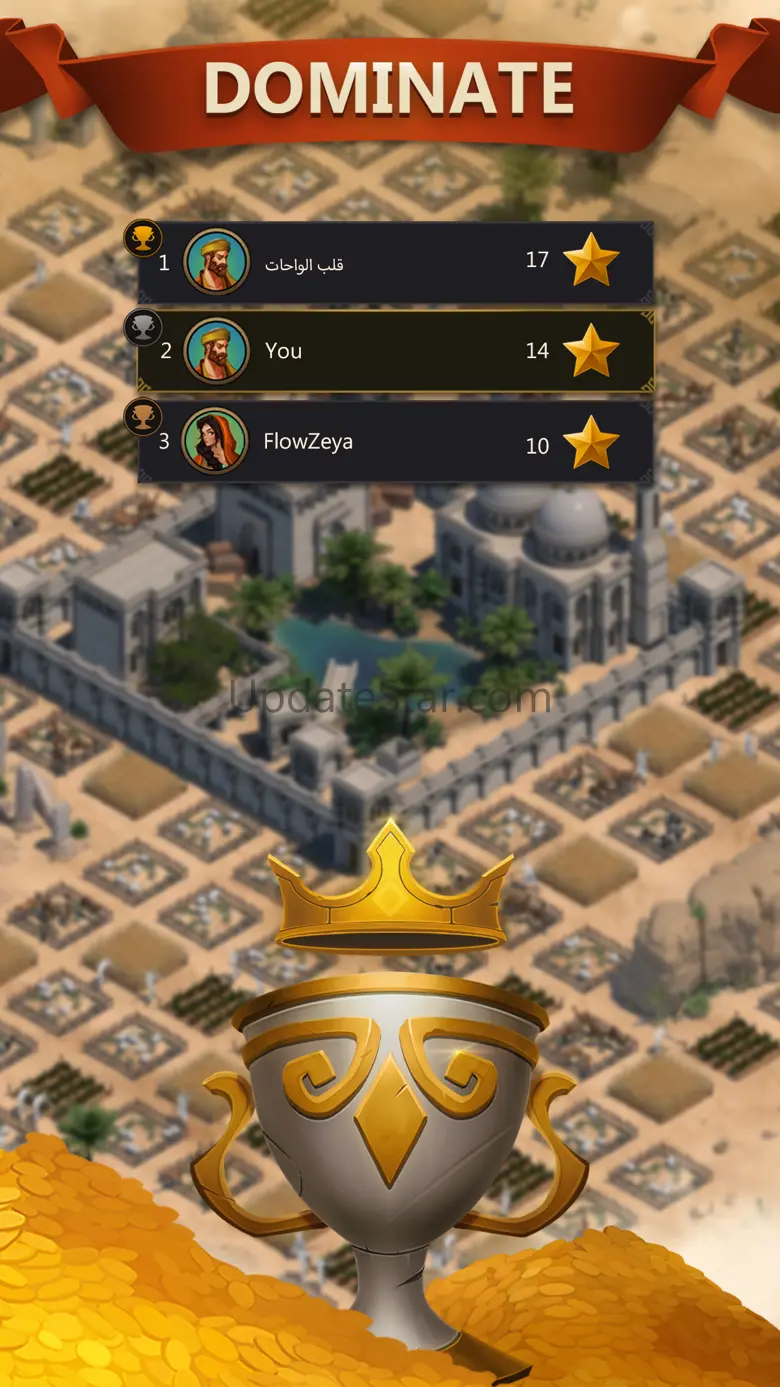Screen dimensions: 780x1387
Task: View FlowZeya's red-hooded avatar
Action: coord(215,441)
